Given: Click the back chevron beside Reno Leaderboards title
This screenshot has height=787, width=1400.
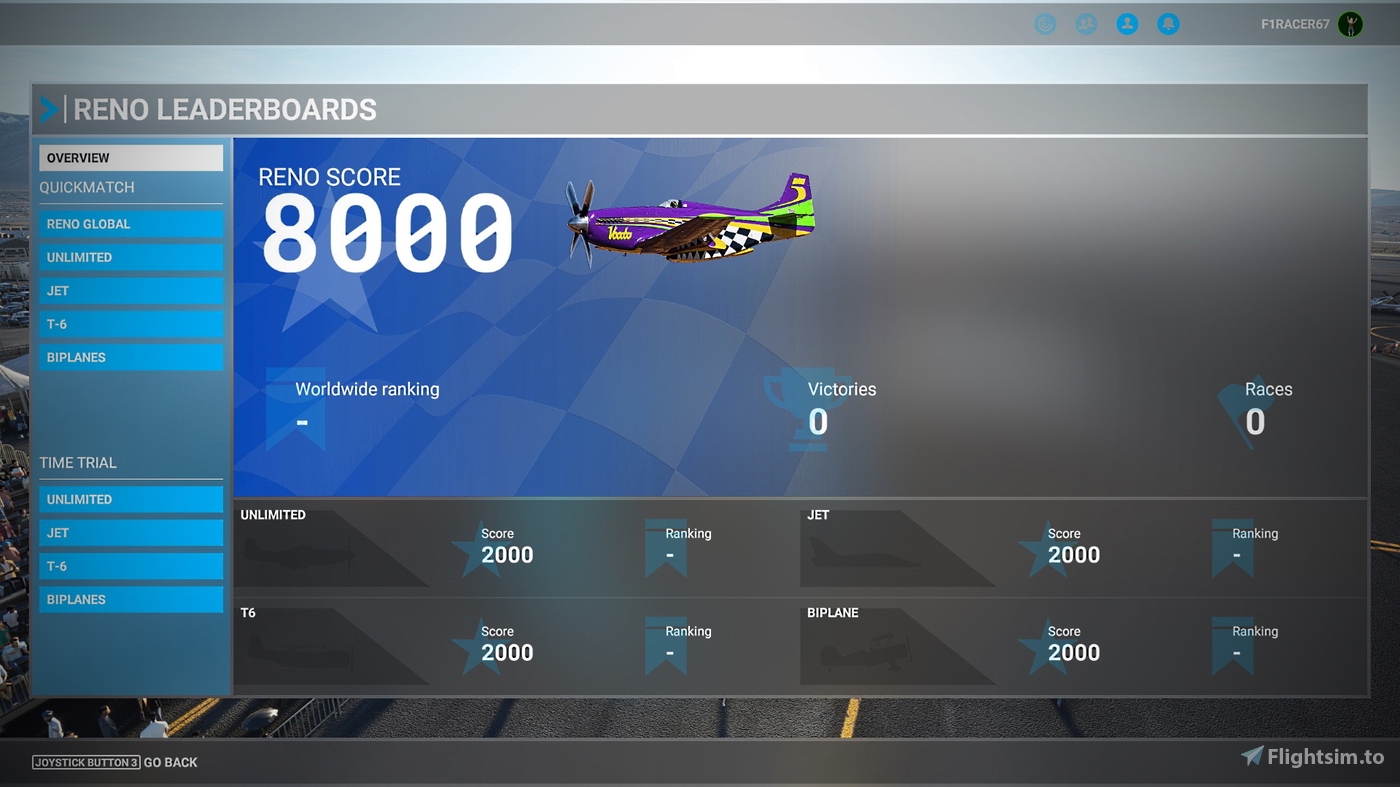Looking at the screenshot, I should (49, 109).
